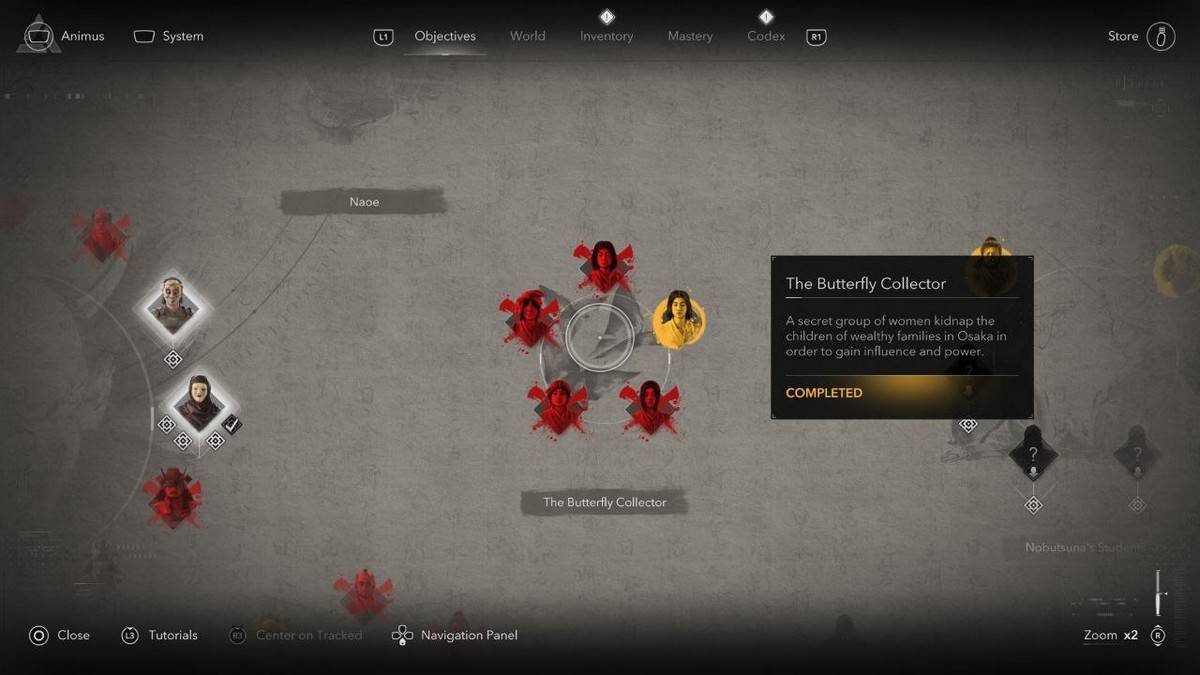
Task: Choose the grey-haired old man portrait
Action: [x=172, y=307]
